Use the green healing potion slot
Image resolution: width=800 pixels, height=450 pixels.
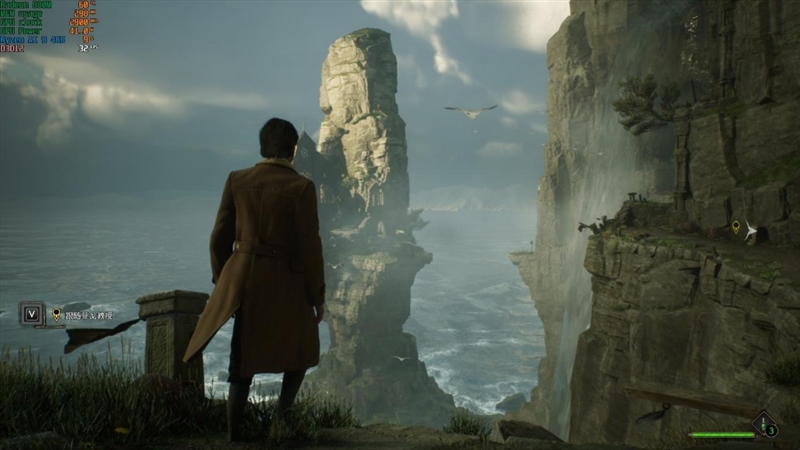(763, 425)
